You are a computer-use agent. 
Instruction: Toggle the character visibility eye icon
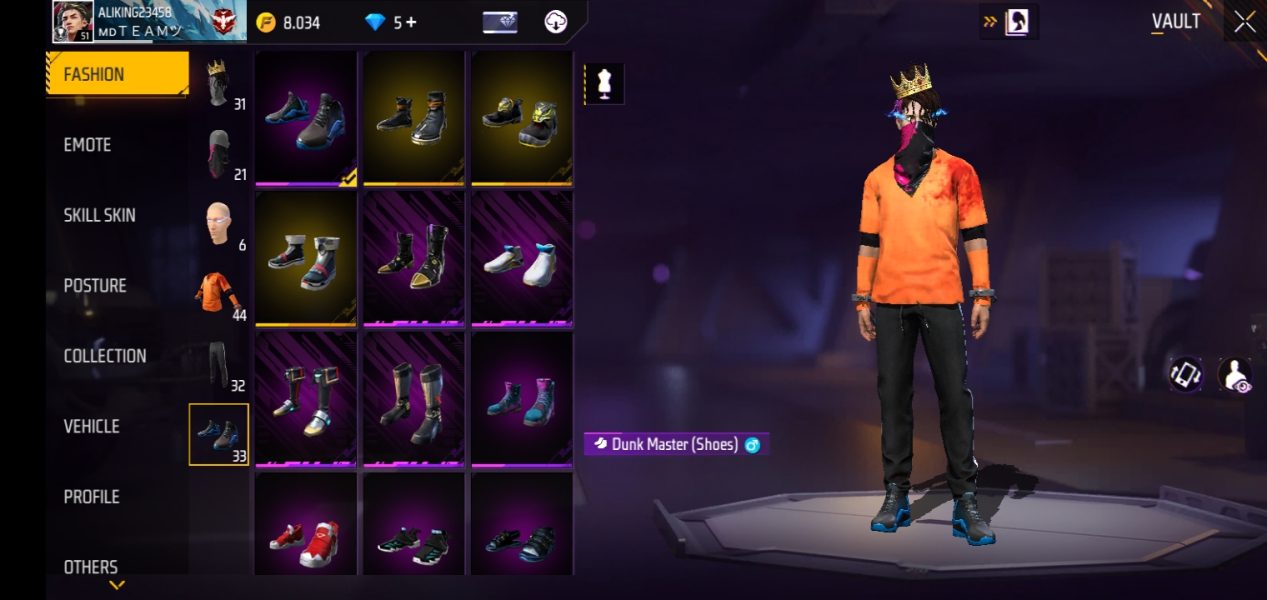pos(1235,376)
